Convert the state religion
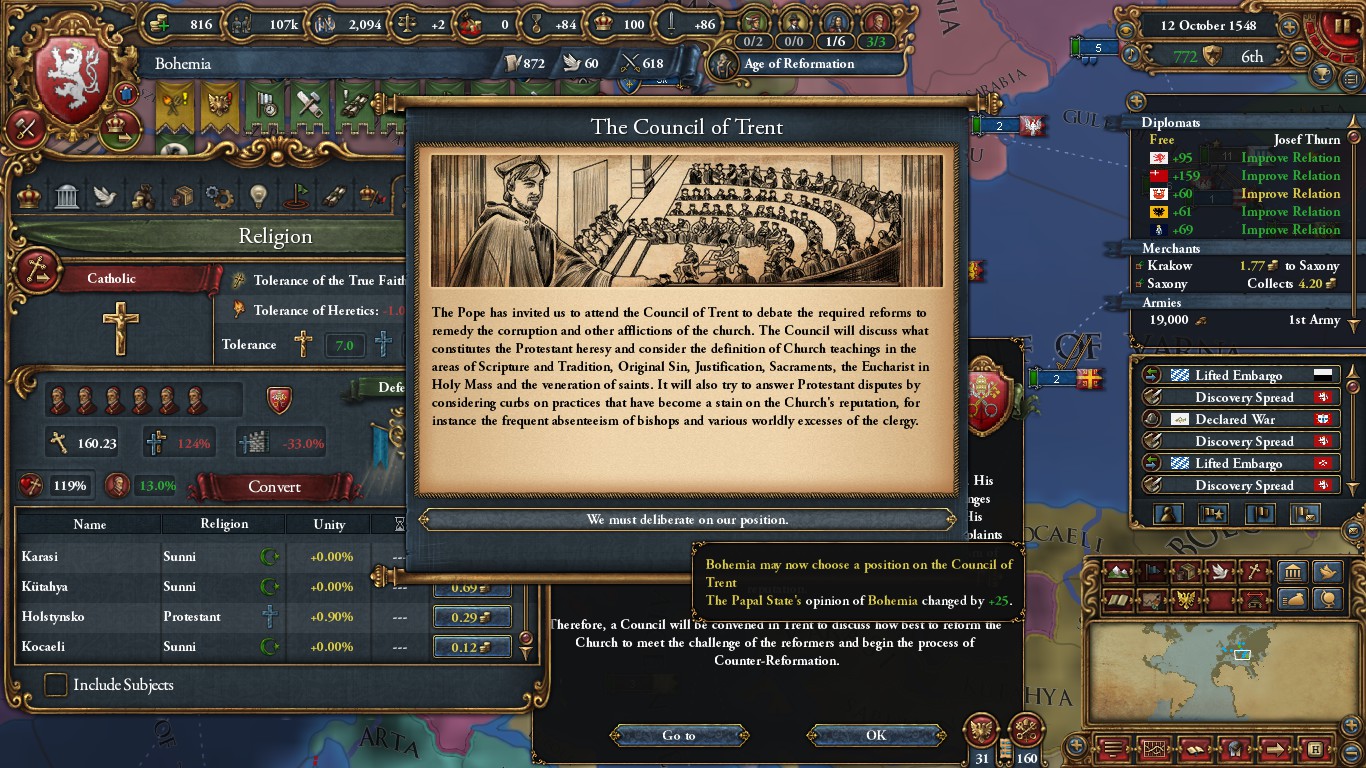 click(274, 487)
